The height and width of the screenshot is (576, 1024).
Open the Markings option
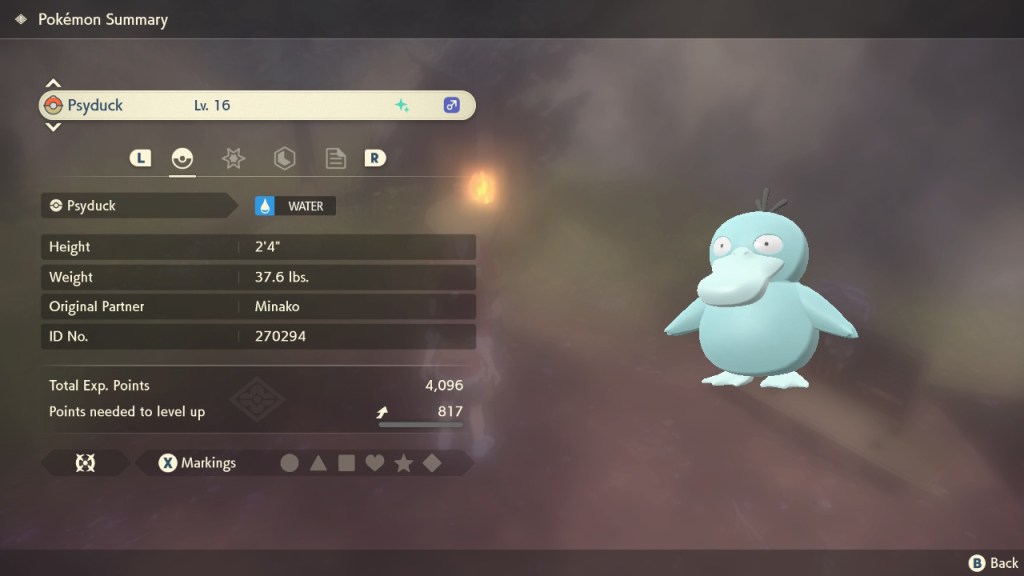[198, 463]
